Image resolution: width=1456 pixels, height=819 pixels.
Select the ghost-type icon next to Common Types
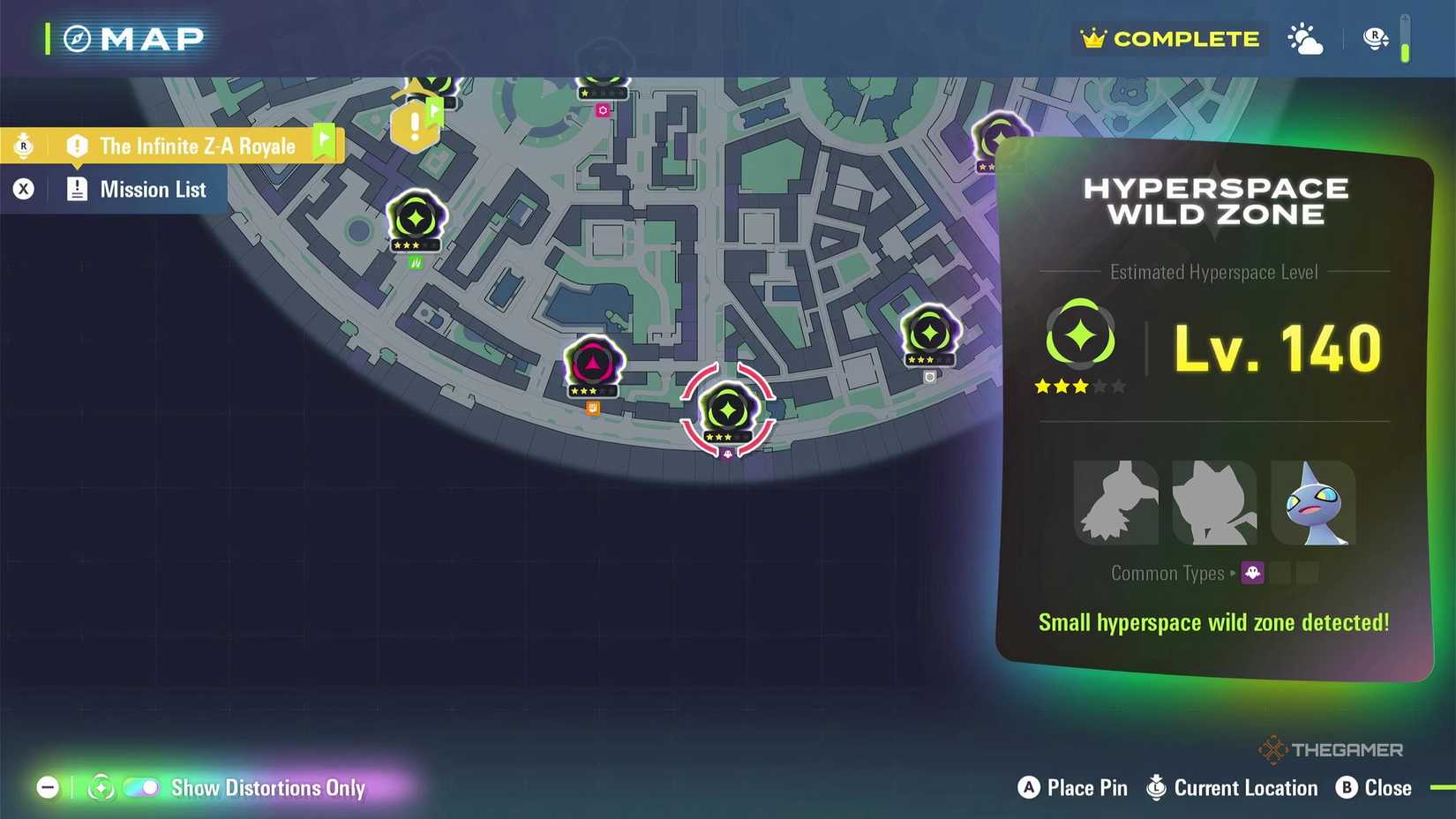click(x=1251, y=573)
